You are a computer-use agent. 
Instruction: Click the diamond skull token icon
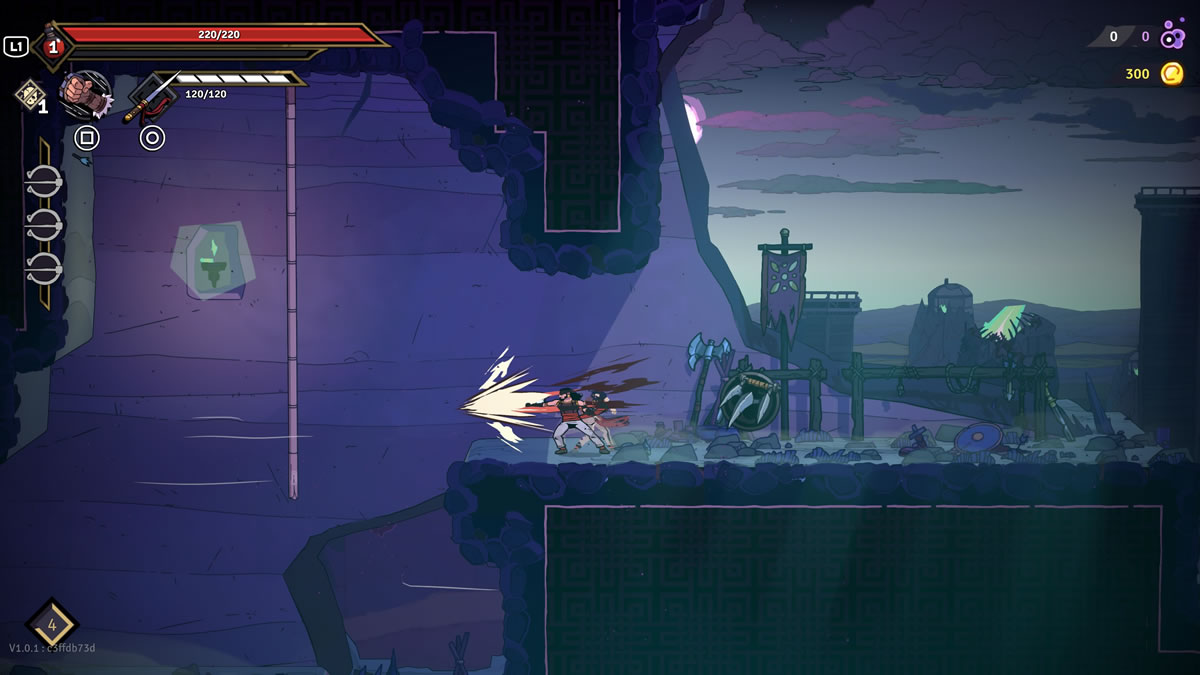(28, 95)
